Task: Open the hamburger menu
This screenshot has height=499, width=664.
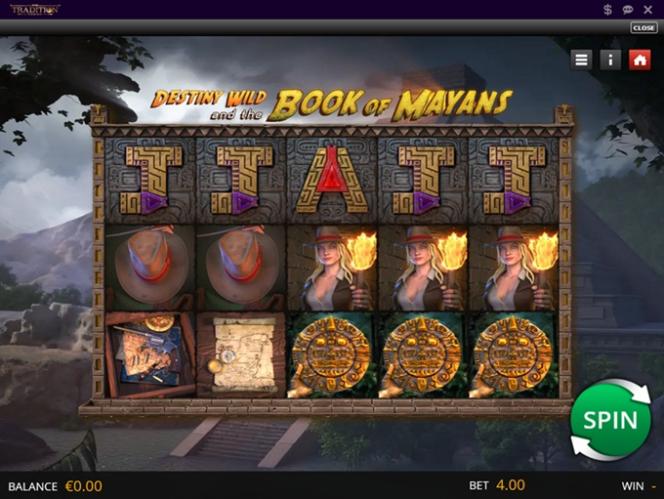Action: 581,60
